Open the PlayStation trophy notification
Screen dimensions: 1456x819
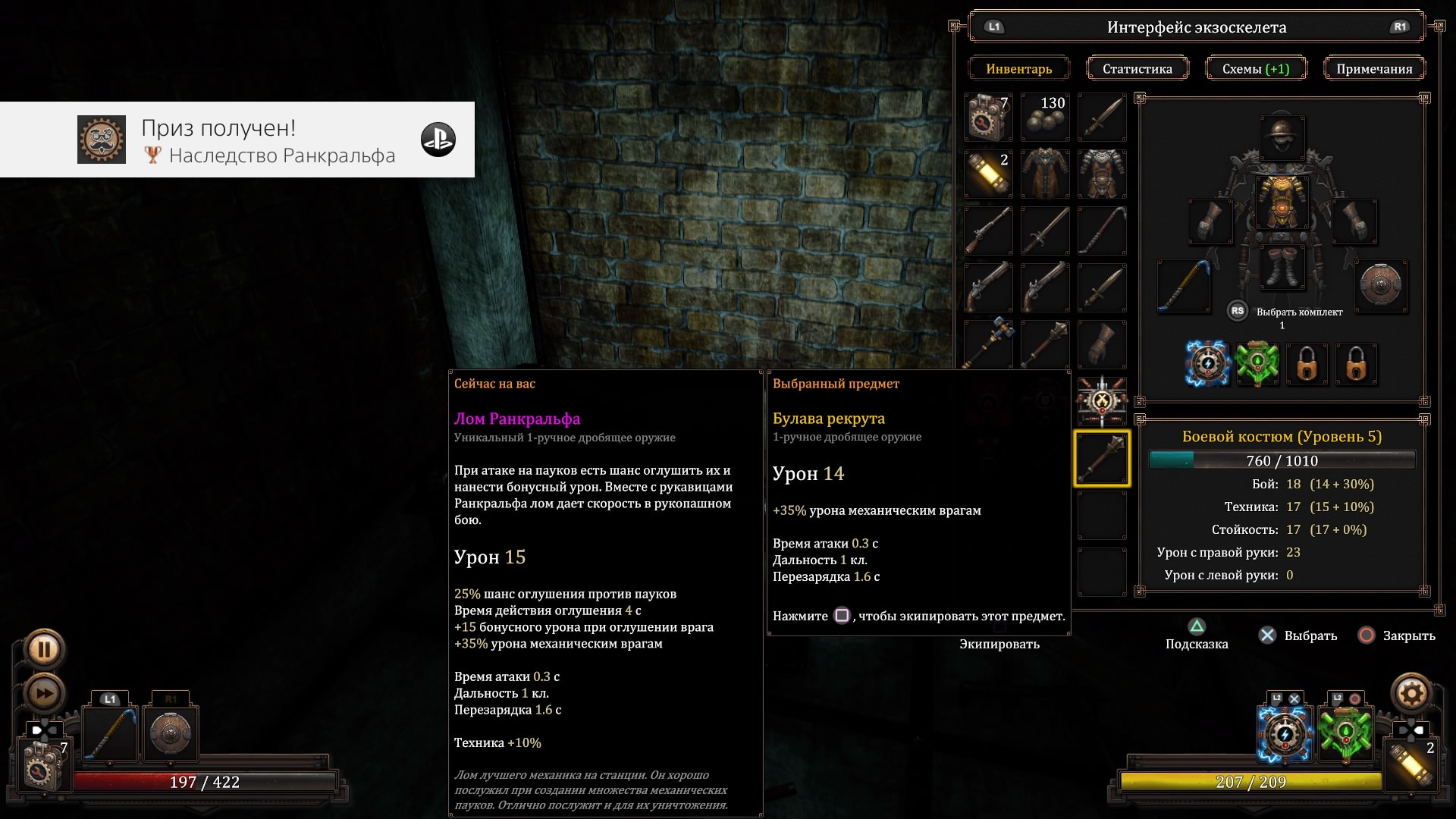(237, 140)
